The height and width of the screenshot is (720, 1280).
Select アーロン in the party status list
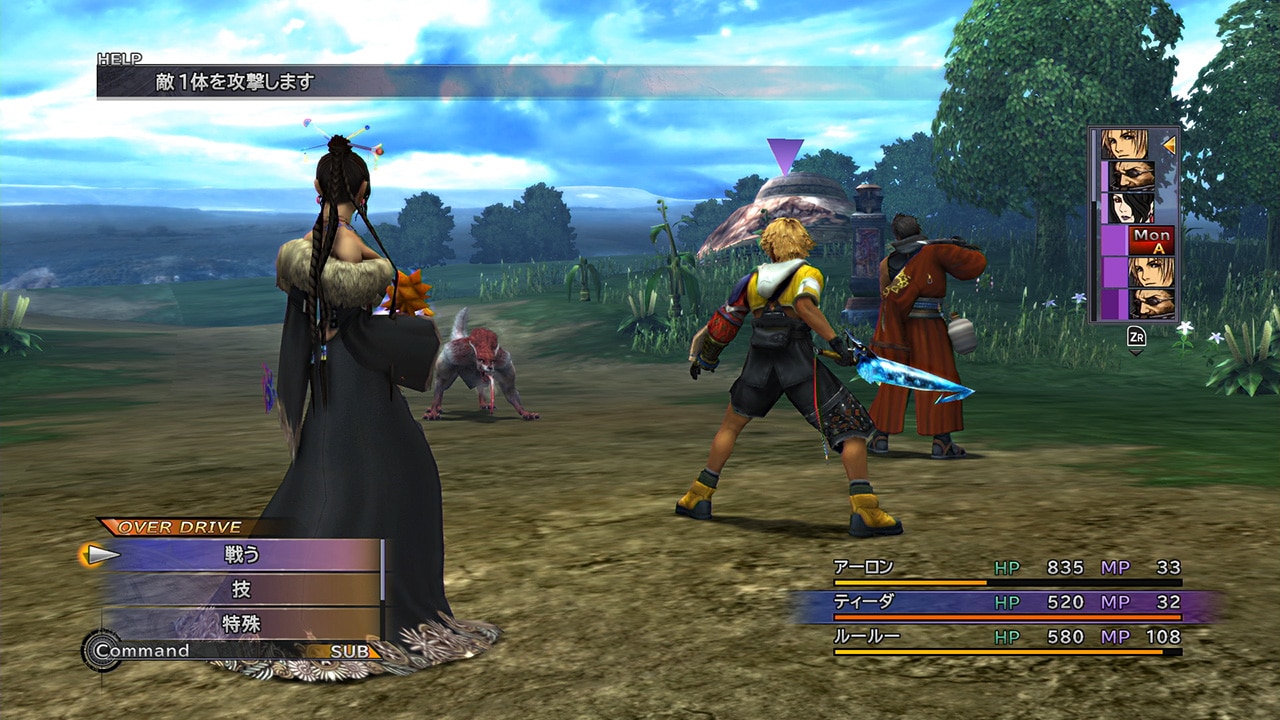(x=864, y=568)
